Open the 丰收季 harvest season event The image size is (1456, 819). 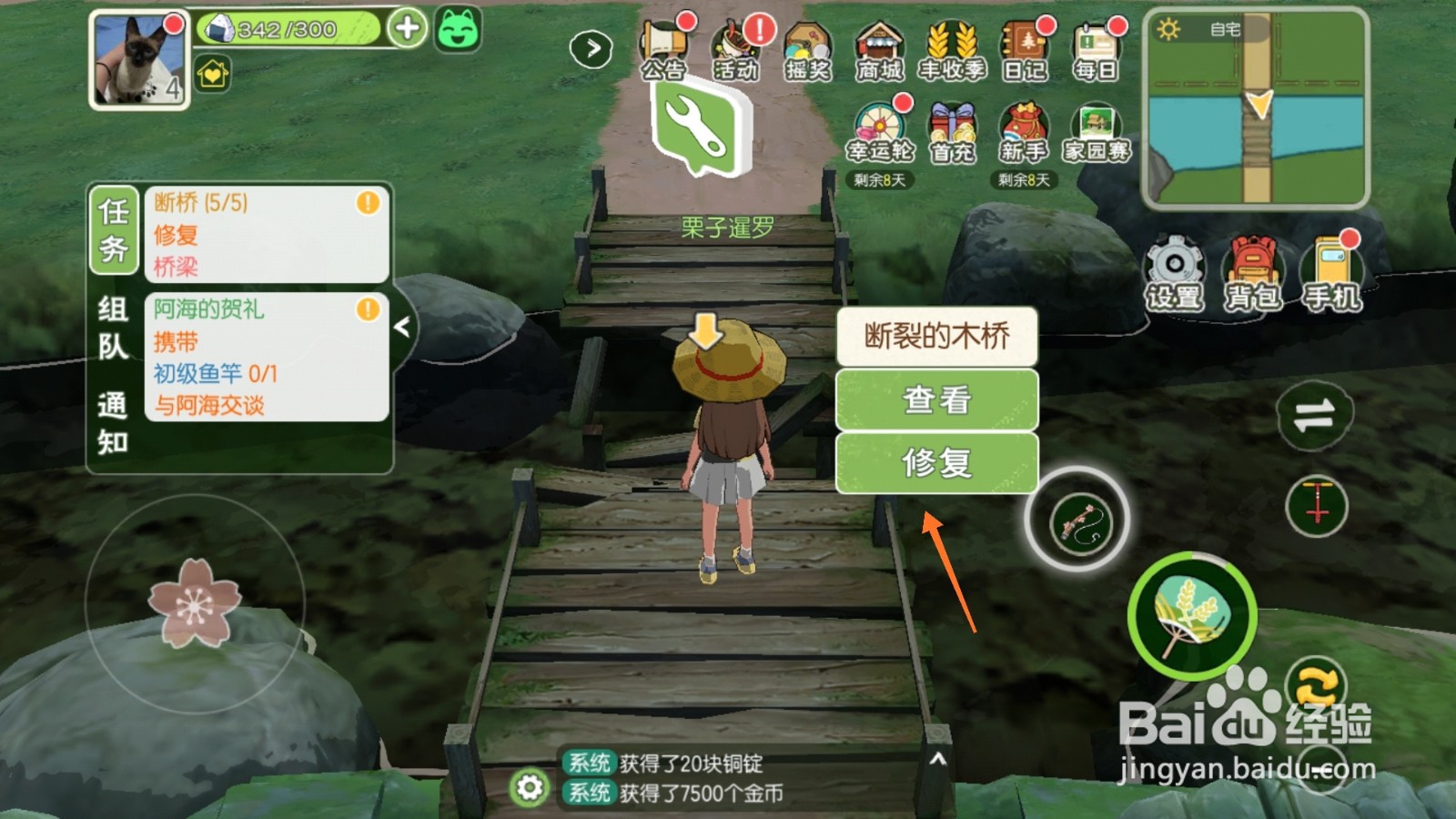click(950, 41)
